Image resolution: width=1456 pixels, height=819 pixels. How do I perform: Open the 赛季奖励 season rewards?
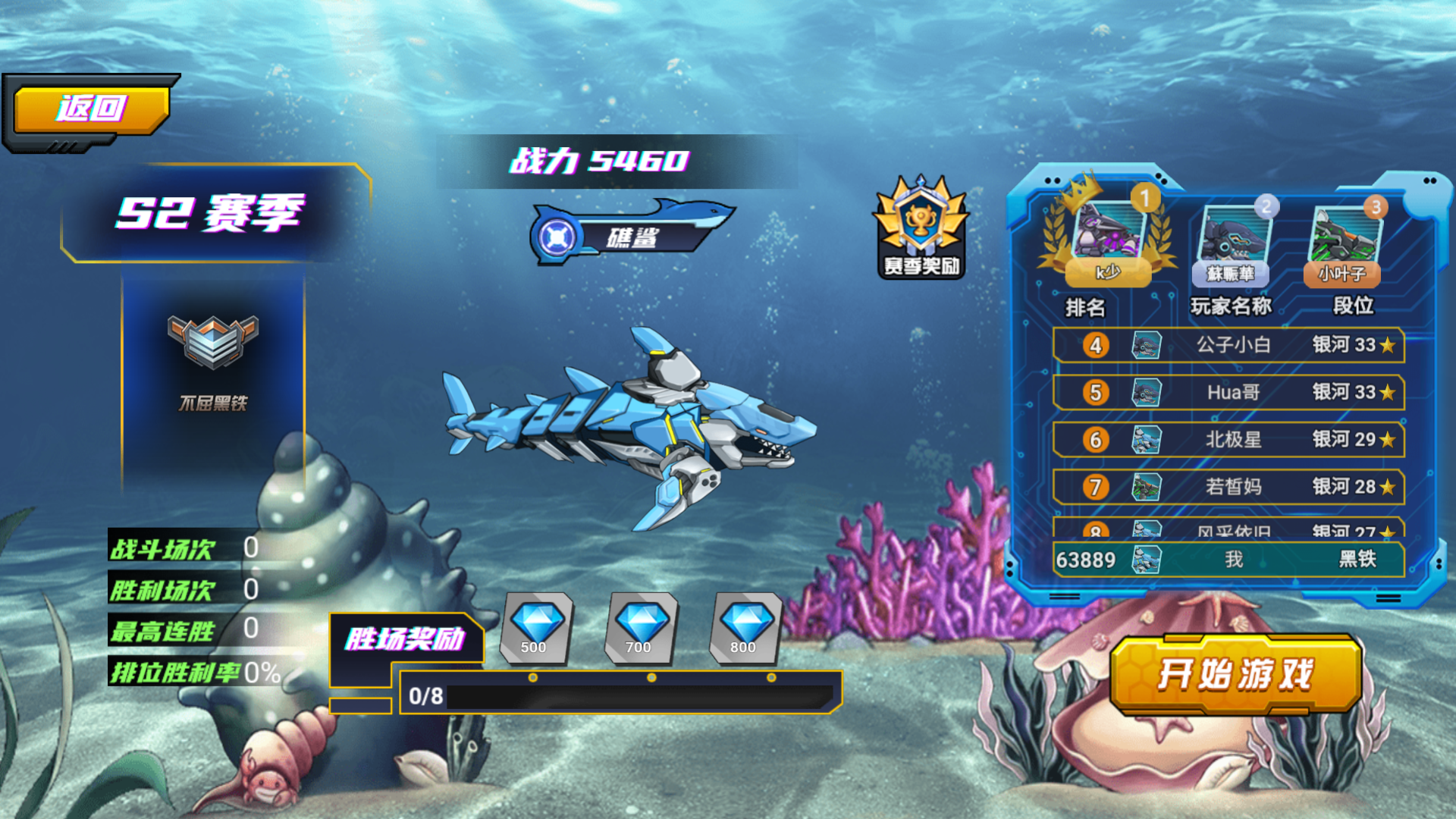[x=921, y=227]
